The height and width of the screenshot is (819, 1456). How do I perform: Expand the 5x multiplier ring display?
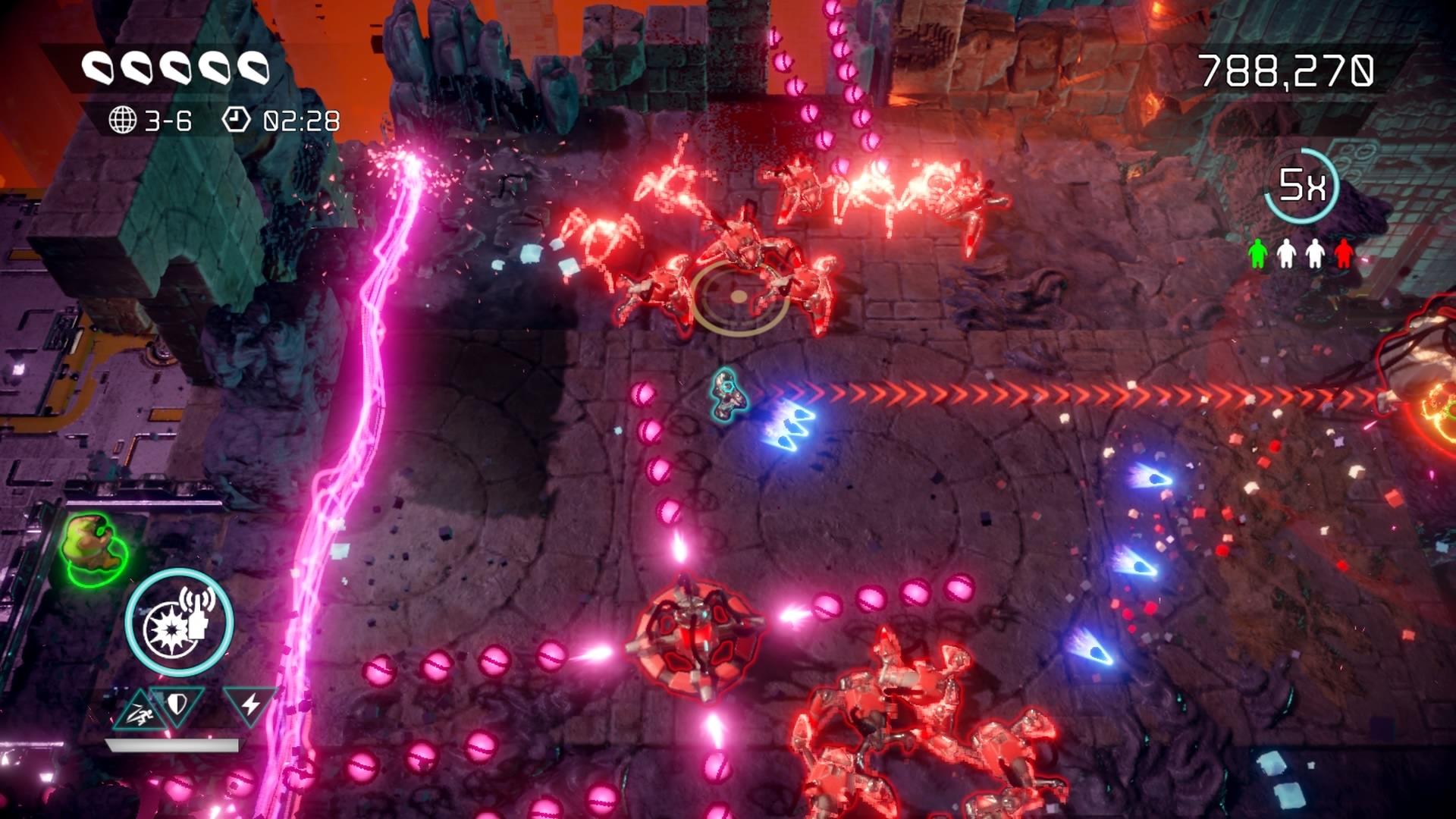1301,184
